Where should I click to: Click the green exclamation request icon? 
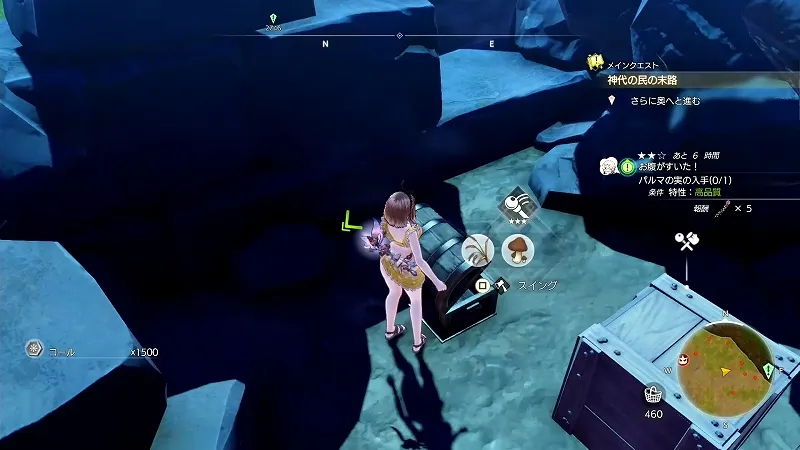click(628, 166)
